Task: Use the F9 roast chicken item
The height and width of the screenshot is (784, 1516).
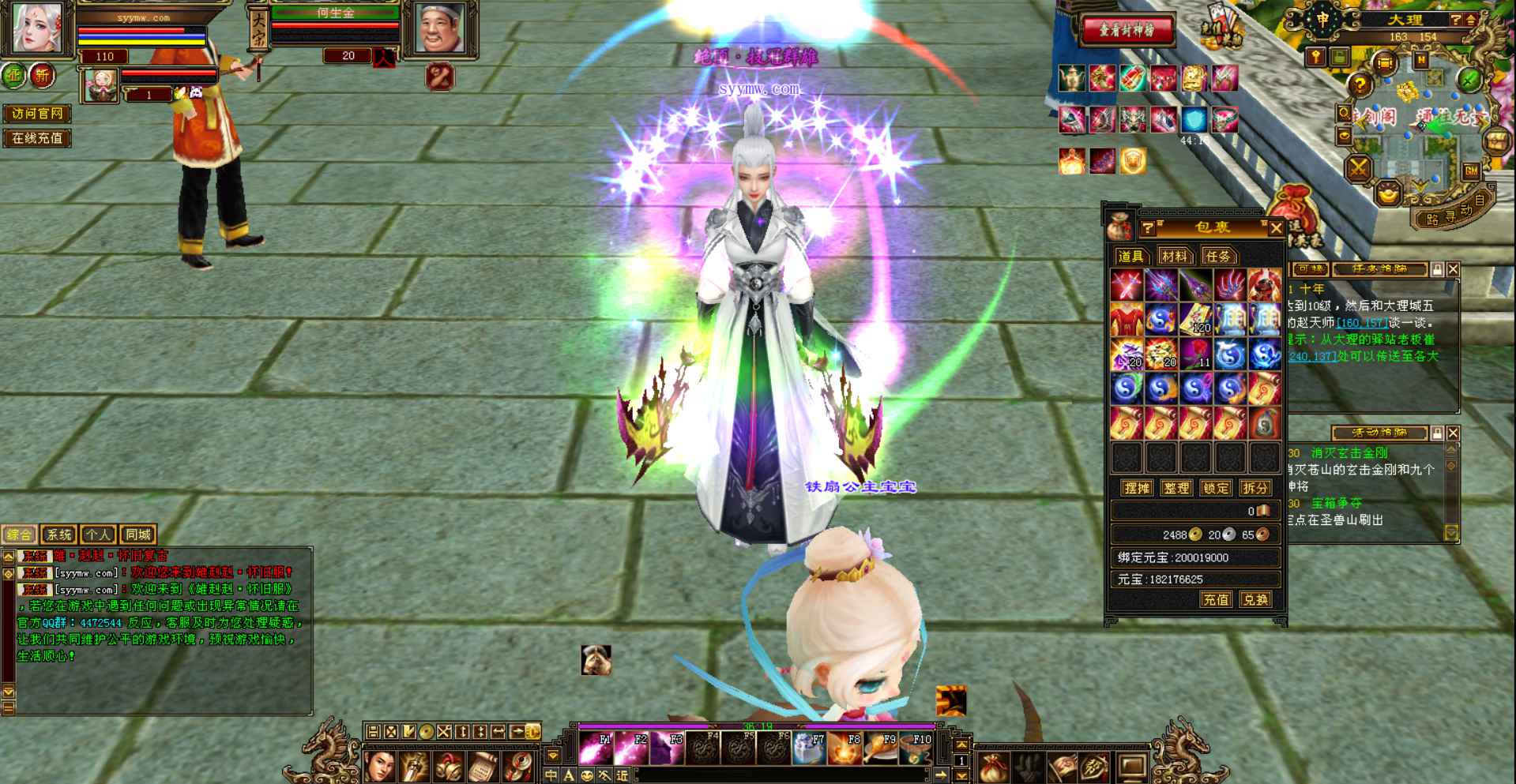Action: pos(880,748)
